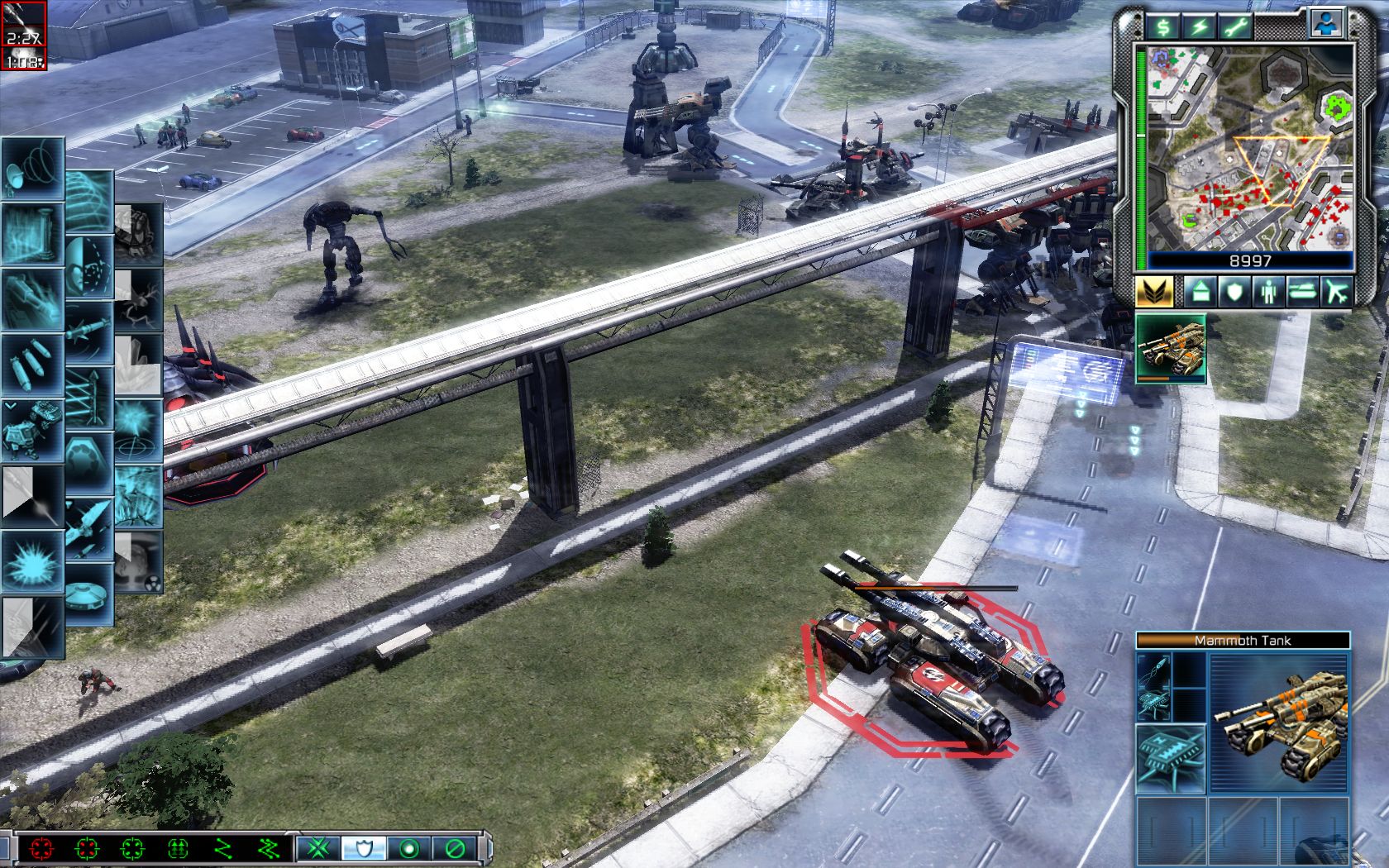
Task: Open the player status portrait button
Action: click(1326, 25)
